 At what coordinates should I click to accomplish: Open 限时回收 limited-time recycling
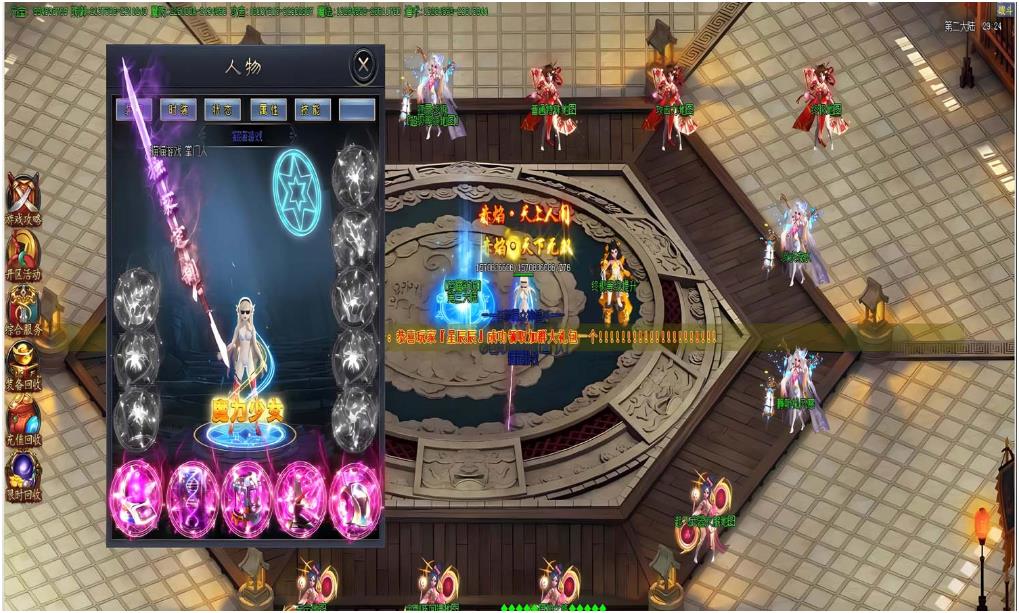[24, 475]
